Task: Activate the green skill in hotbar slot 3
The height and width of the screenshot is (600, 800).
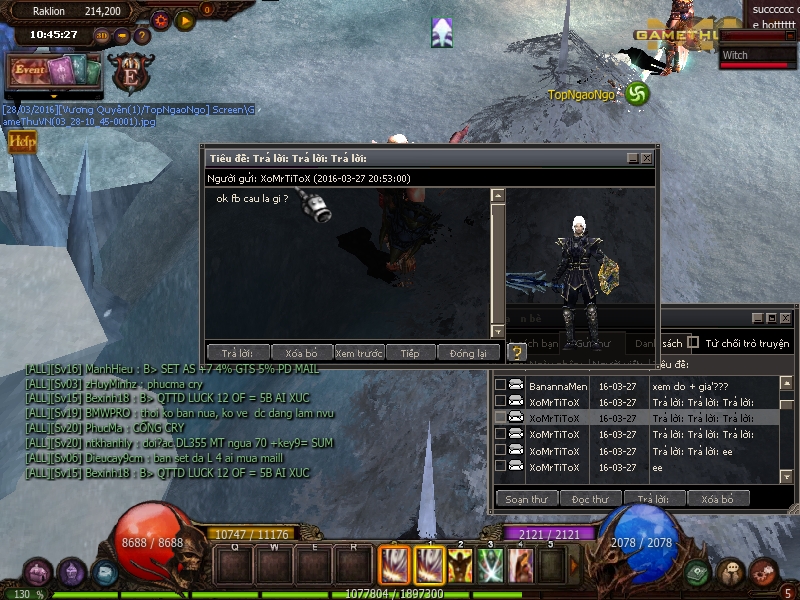Action: [490, 566]
